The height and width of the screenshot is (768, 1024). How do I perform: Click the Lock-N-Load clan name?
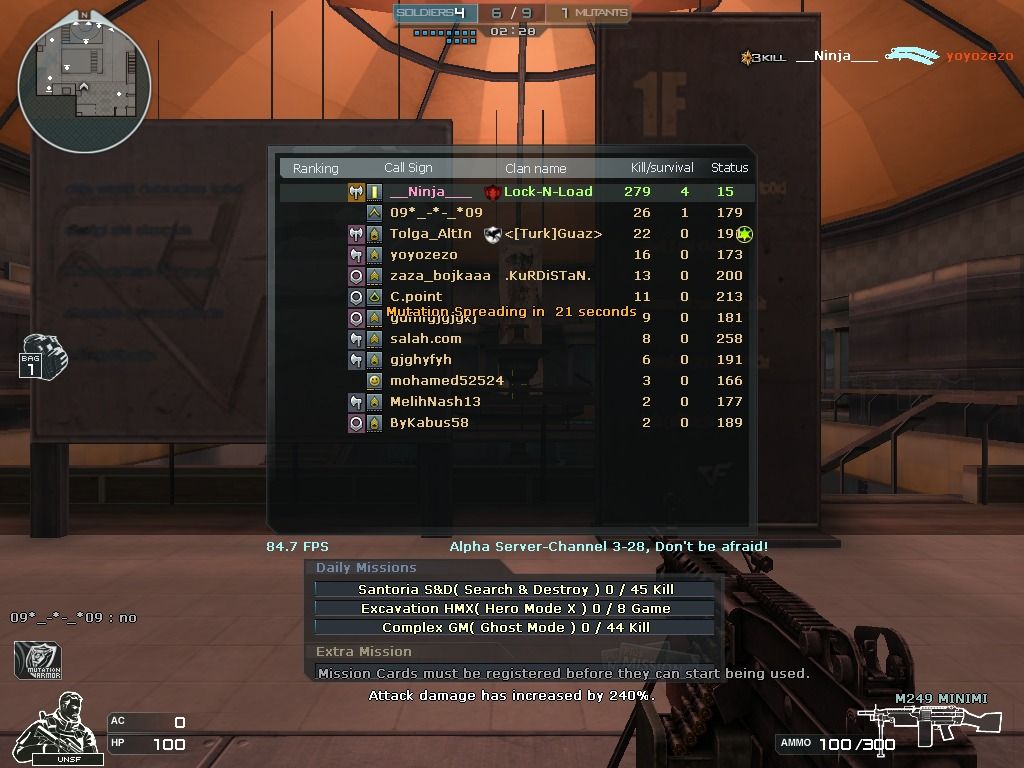click(547, 192)
